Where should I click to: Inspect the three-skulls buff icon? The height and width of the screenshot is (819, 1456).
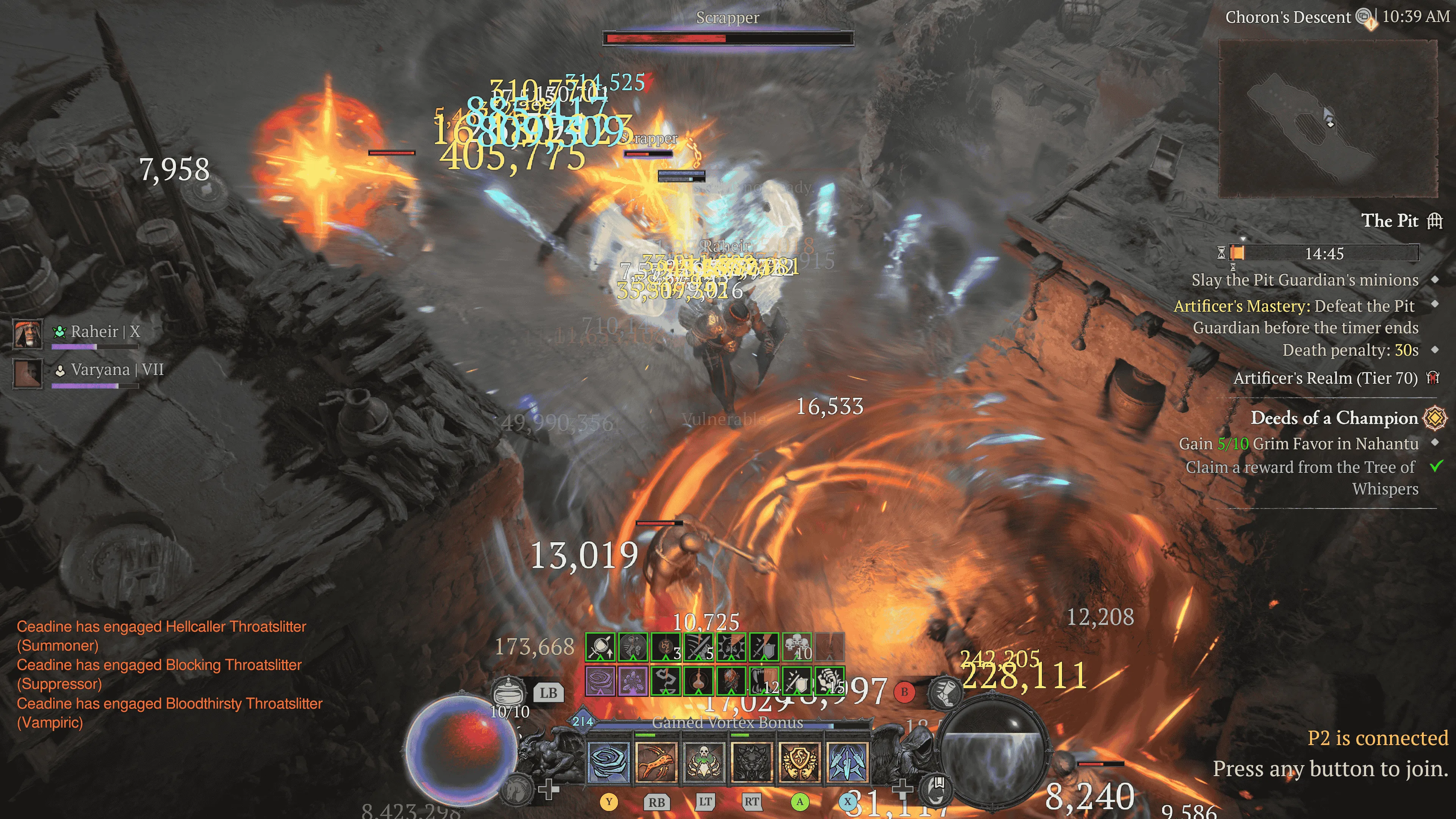coord(796,646)
